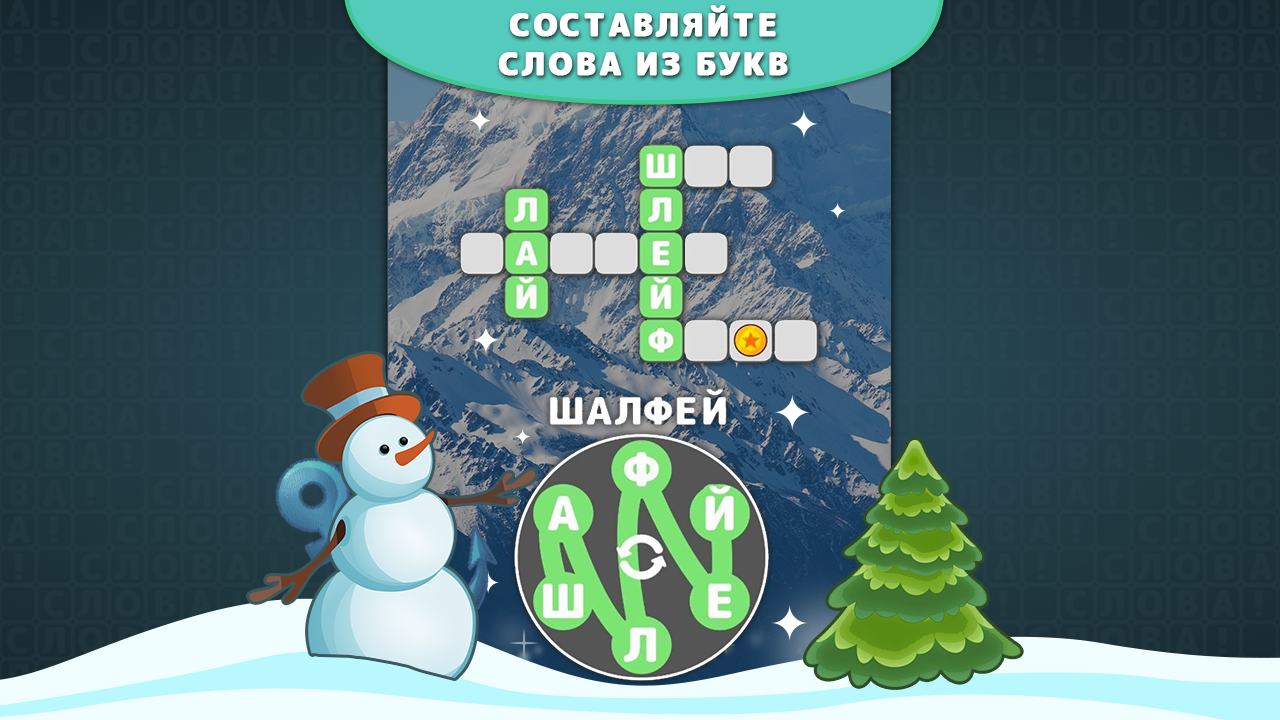Tap the СОСТАВЛЯЙТЕ СЛОВА ИЗ БУКВ banner
The image size is (1280, 720).
click(x=640, y=40)
